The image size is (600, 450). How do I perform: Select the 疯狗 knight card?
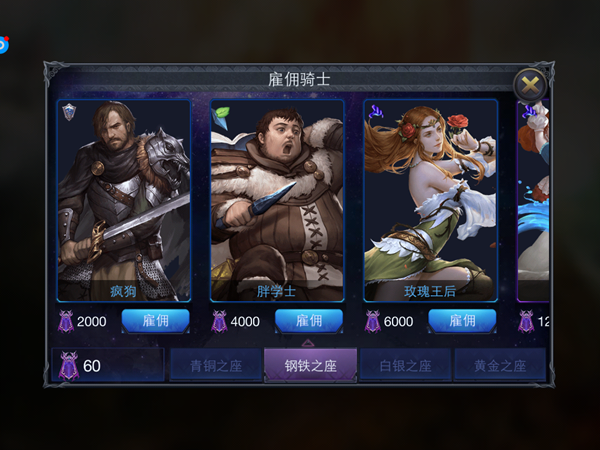pos(124,200)
